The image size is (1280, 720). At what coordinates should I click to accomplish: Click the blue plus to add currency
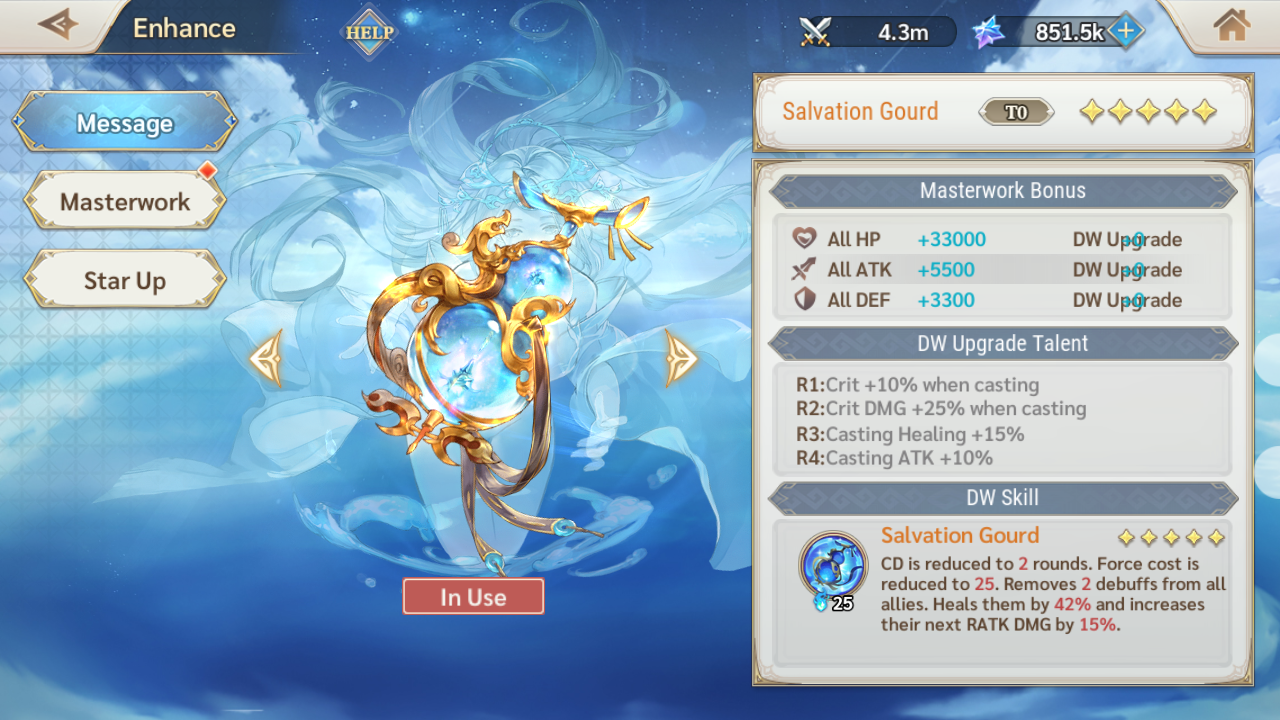pyautogui.click(x=1125, y=31)
